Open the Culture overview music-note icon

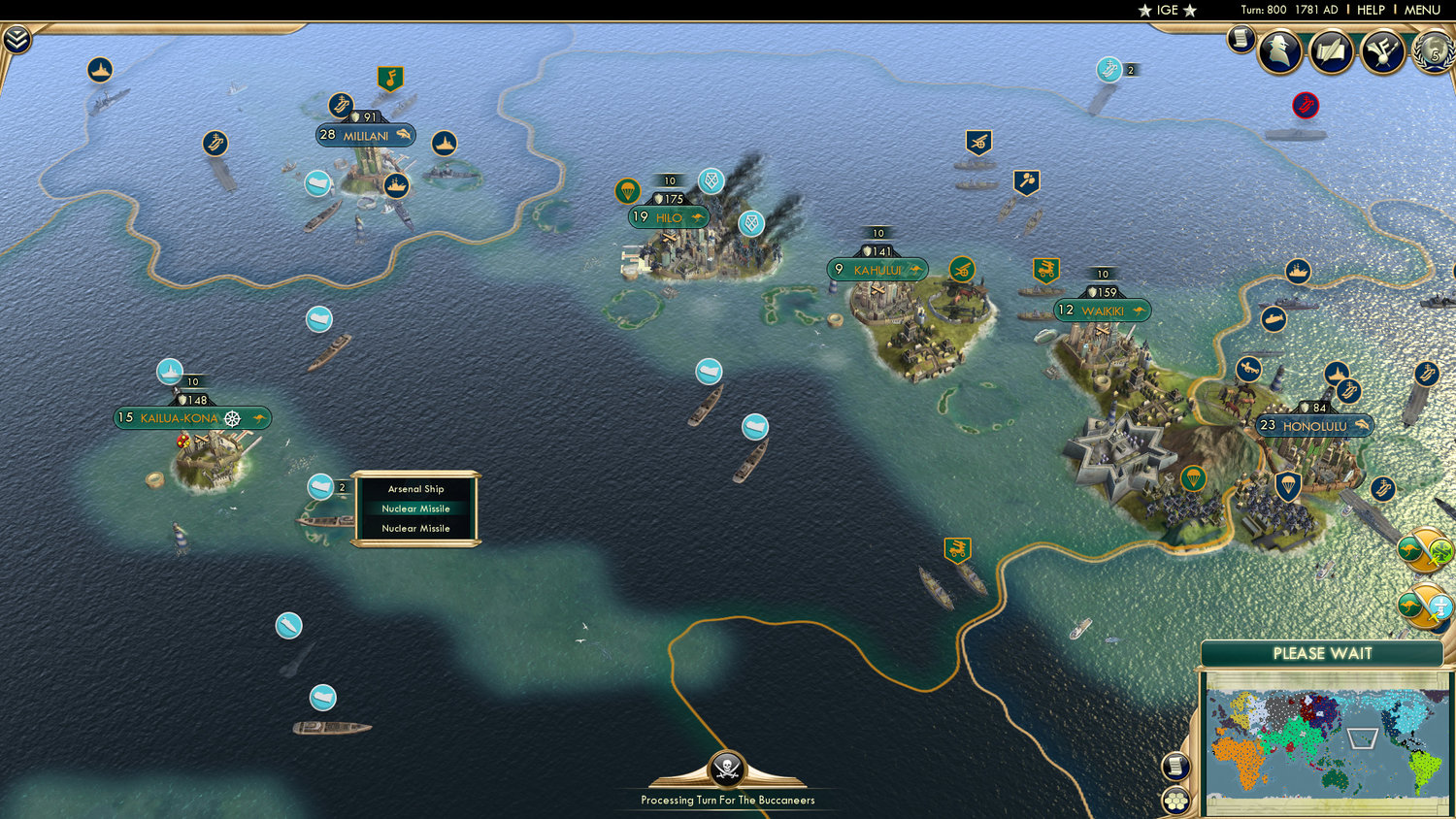click(x=1380, y=50)
